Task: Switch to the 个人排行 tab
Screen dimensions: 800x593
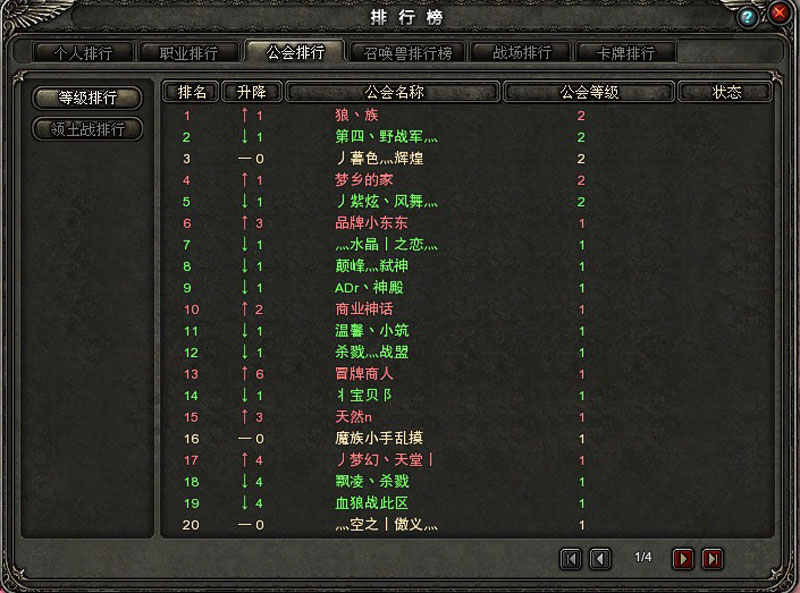Action: click(82, 53)
